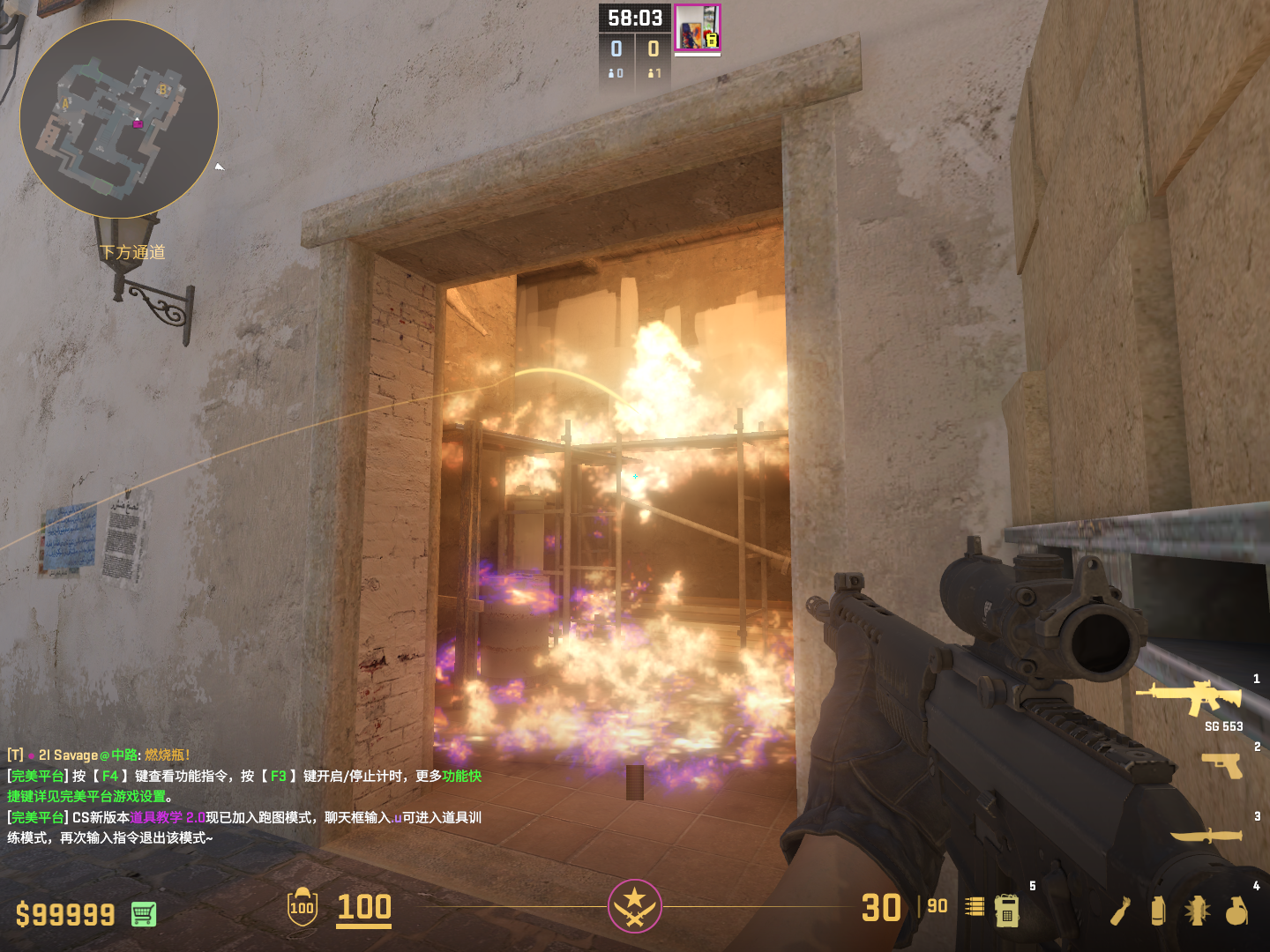The height and width of the screenshot is (952, 1270).
Task: Switch to the pistol slot
Action: click(x=1222, y=765)
